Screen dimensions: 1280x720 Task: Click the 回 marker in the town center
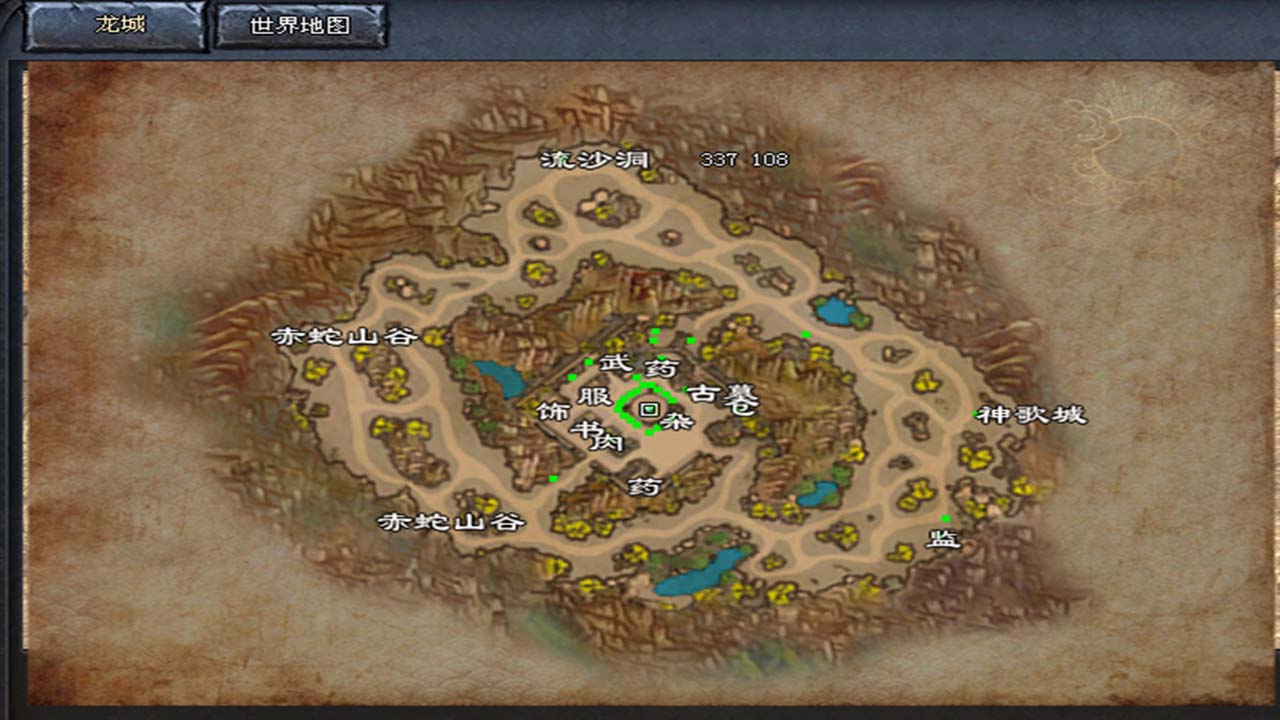click(x=648, y=409)
